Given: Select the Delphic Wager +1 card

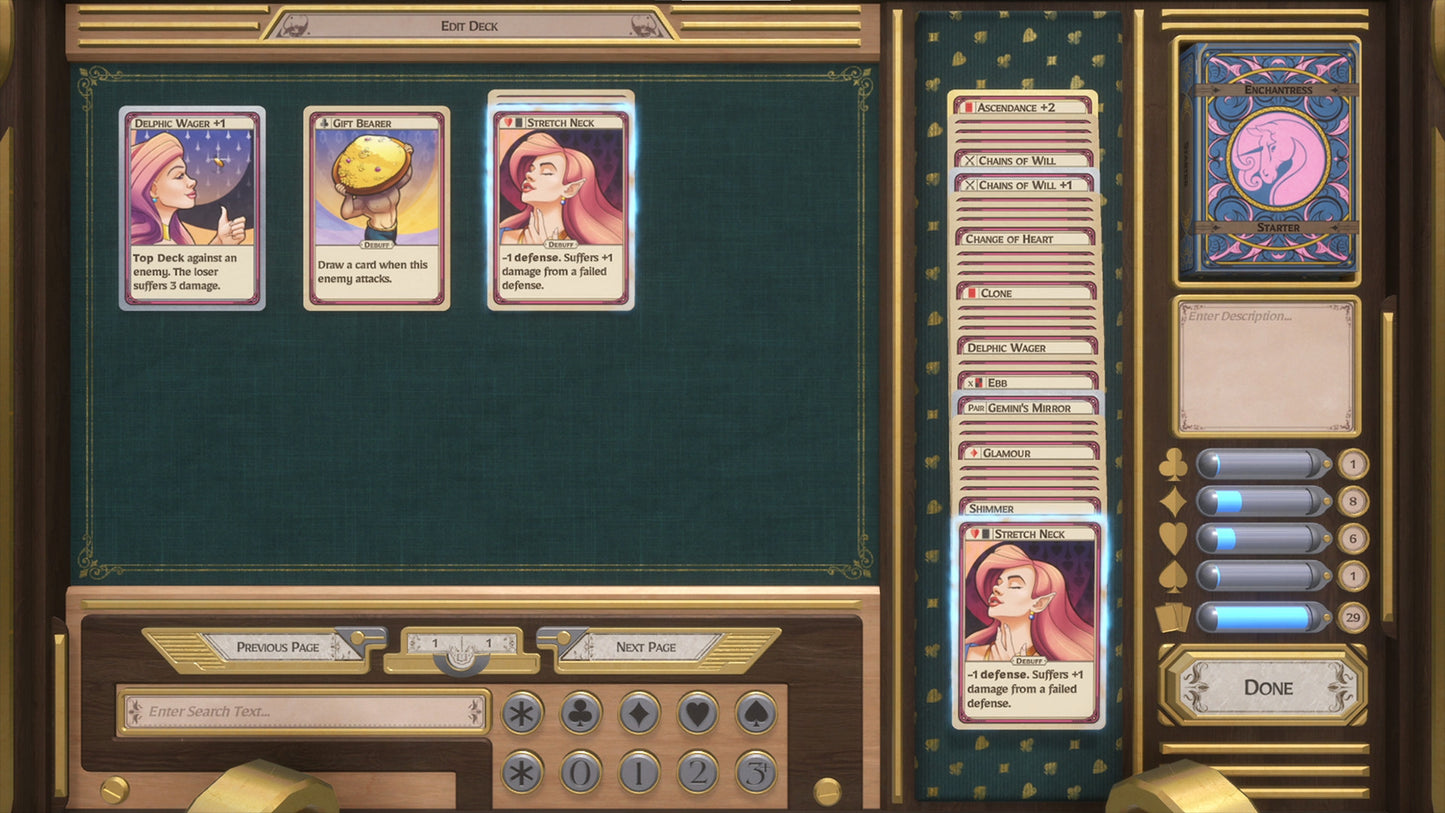Looking at the screenshot, I should click(192, 208).
